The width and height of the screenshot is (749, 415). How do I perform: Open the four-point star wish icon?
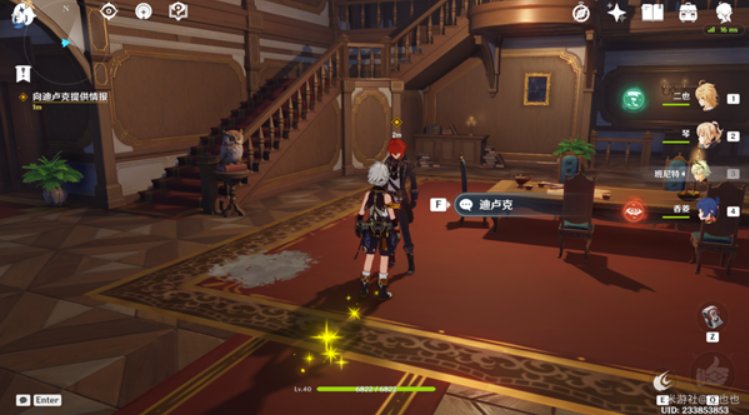pyautogui.click(x=617, y=12)
